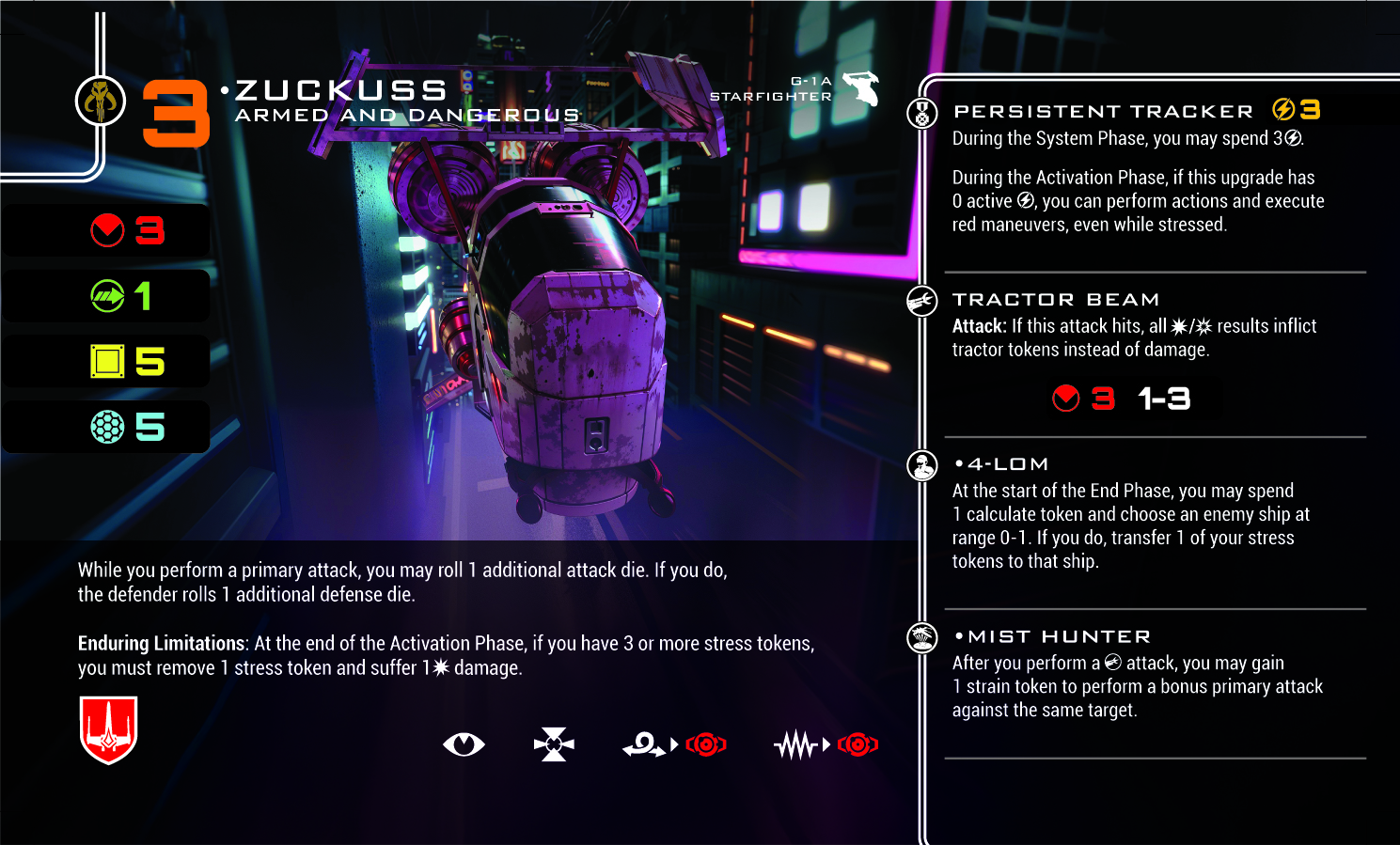1400x845 pixels.
Task: Click the G-1A Starfighter ship silhouette icon
Action: coord(860,88)
